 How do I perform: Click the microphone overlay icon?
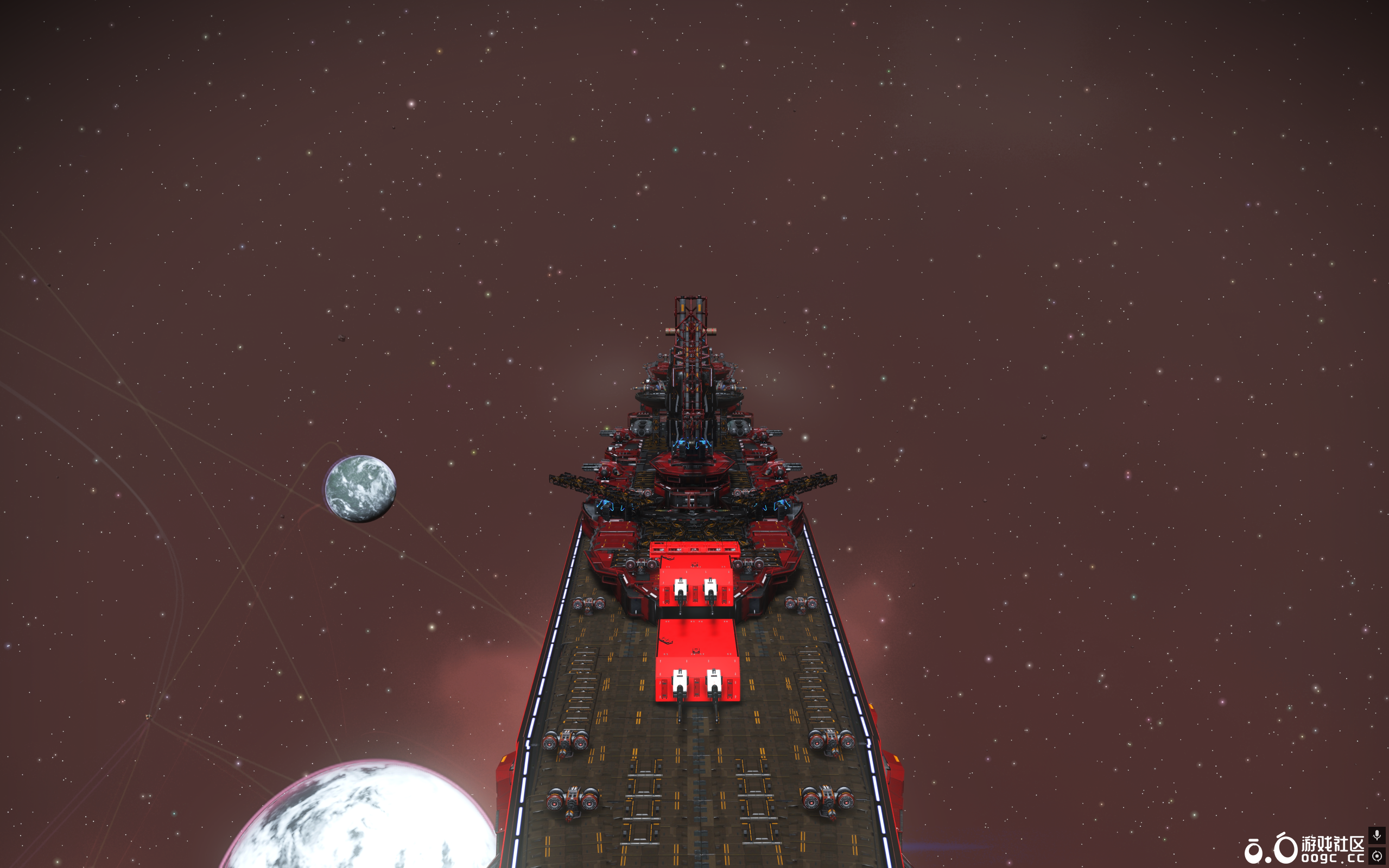point(1377,835)
